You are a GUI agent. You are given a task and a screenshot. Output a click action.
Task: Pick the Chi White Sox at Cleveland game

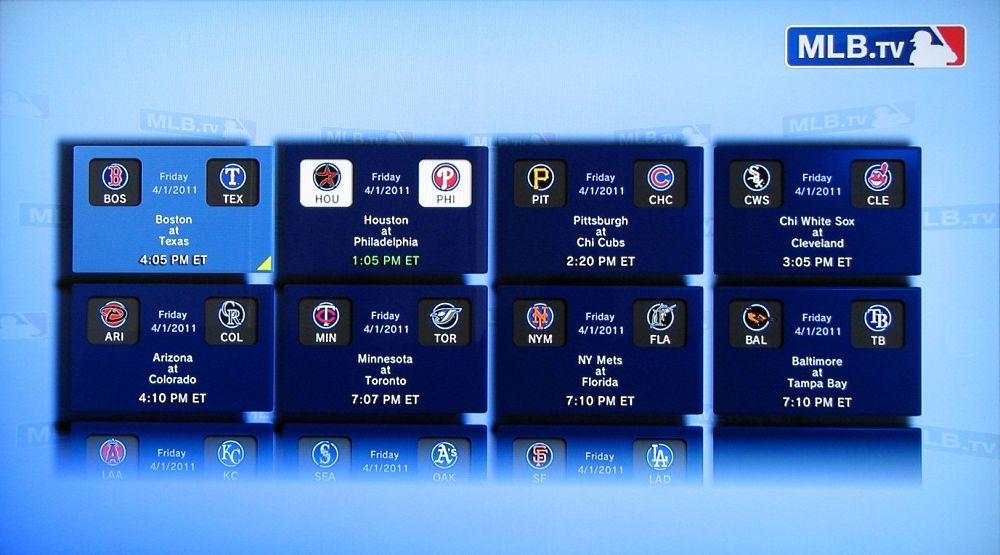(x=817, y=210)
